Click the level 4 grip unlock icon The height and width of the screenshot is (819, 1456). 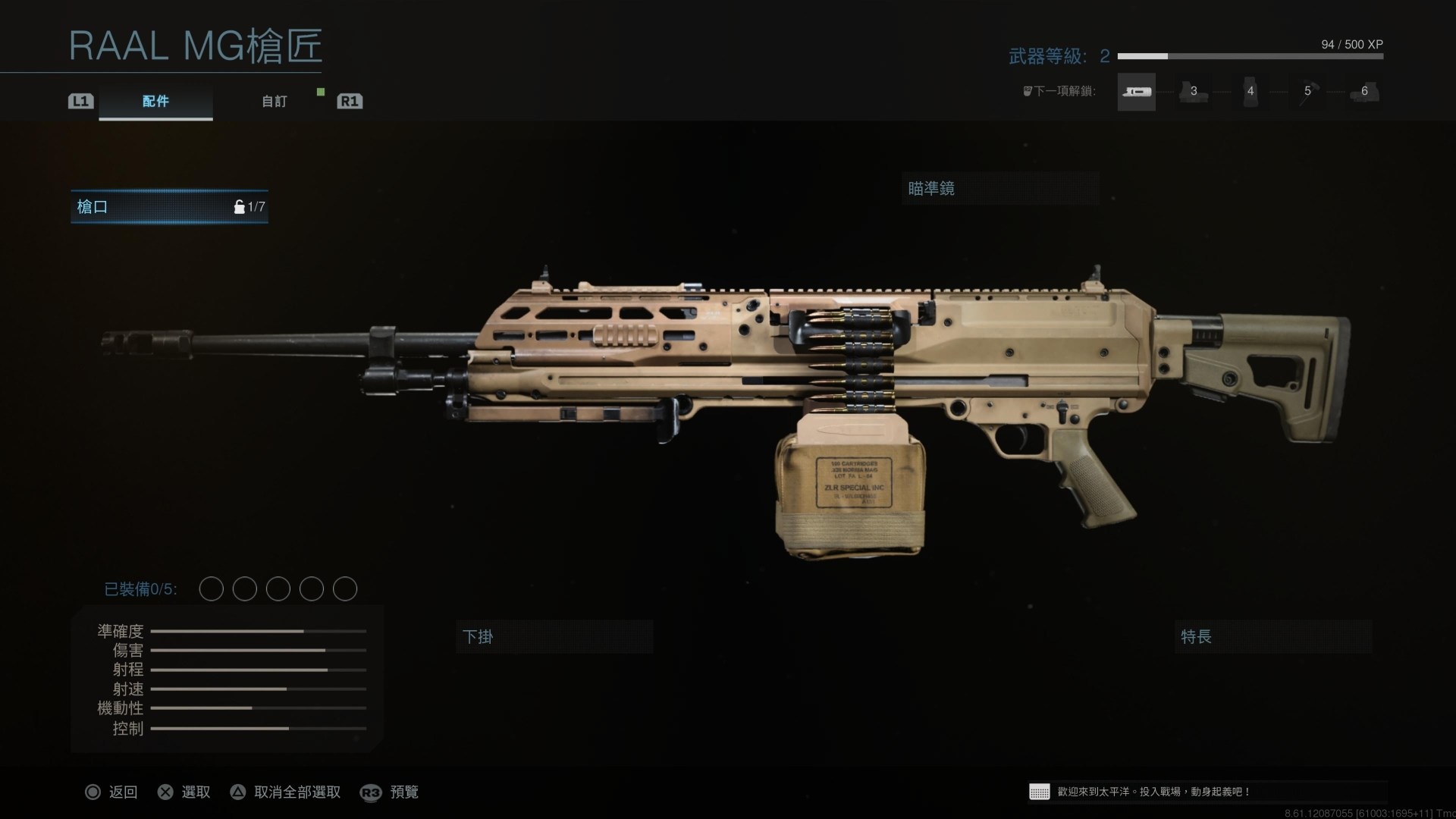click(1251, 93)
